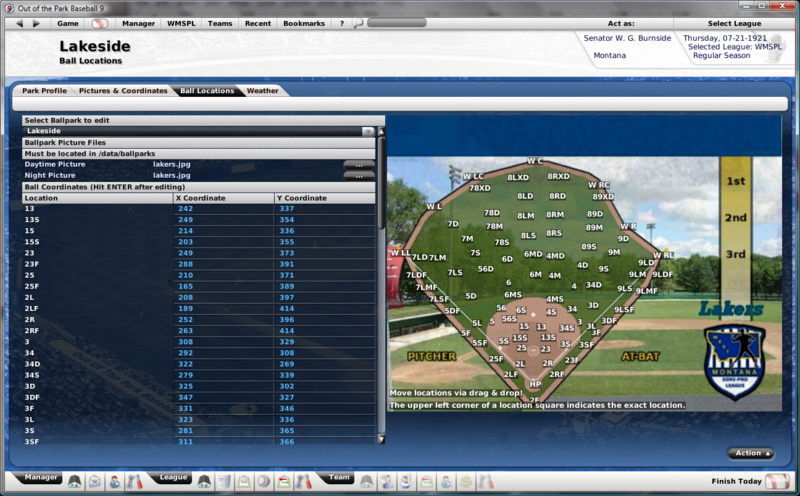Viewport: 800px width, 496px height.
Task: Open the WMSPL league menu
Action: [x=182, y=22]
